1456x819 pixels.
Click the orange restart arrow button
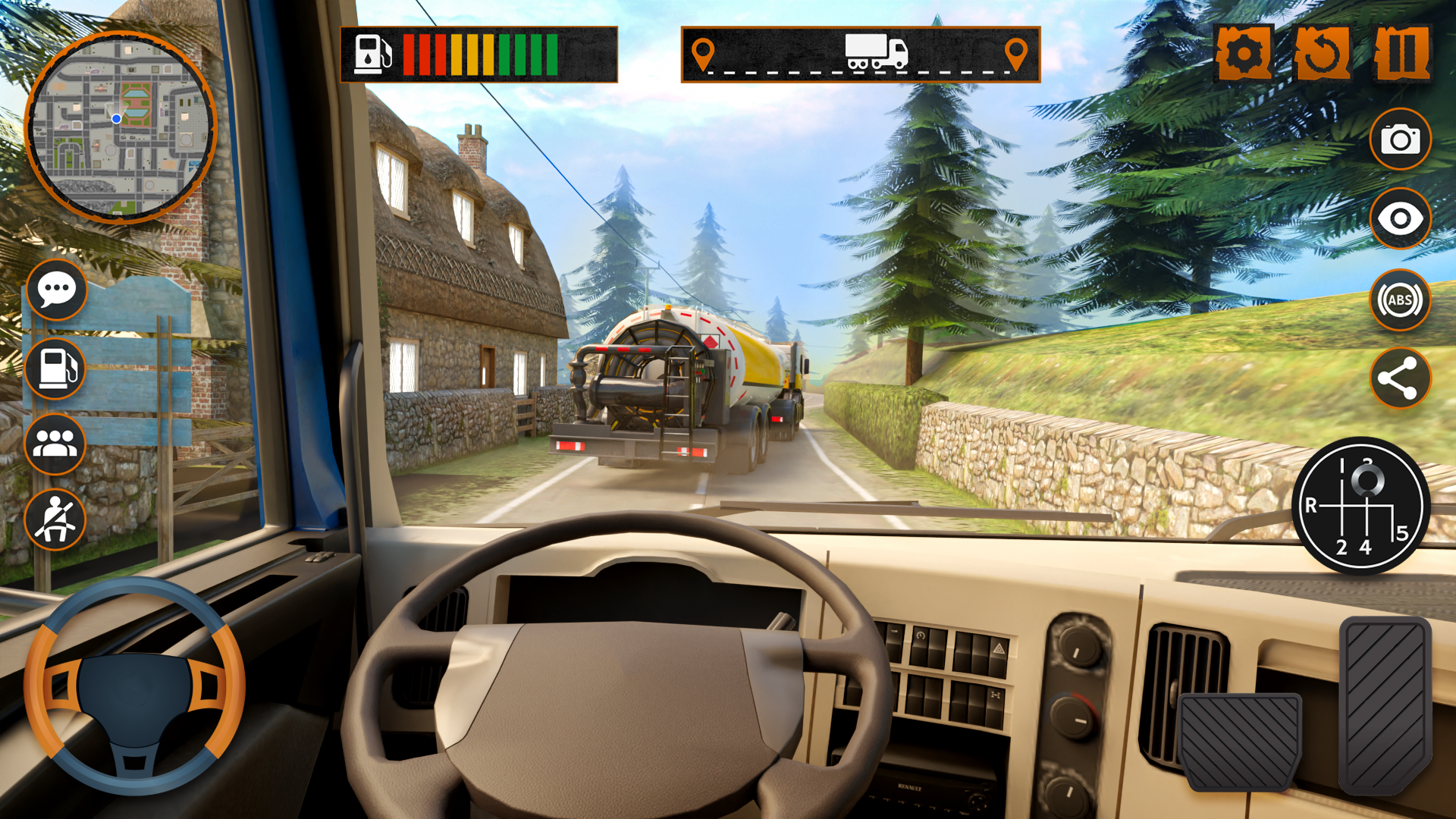click(1322, 53)
